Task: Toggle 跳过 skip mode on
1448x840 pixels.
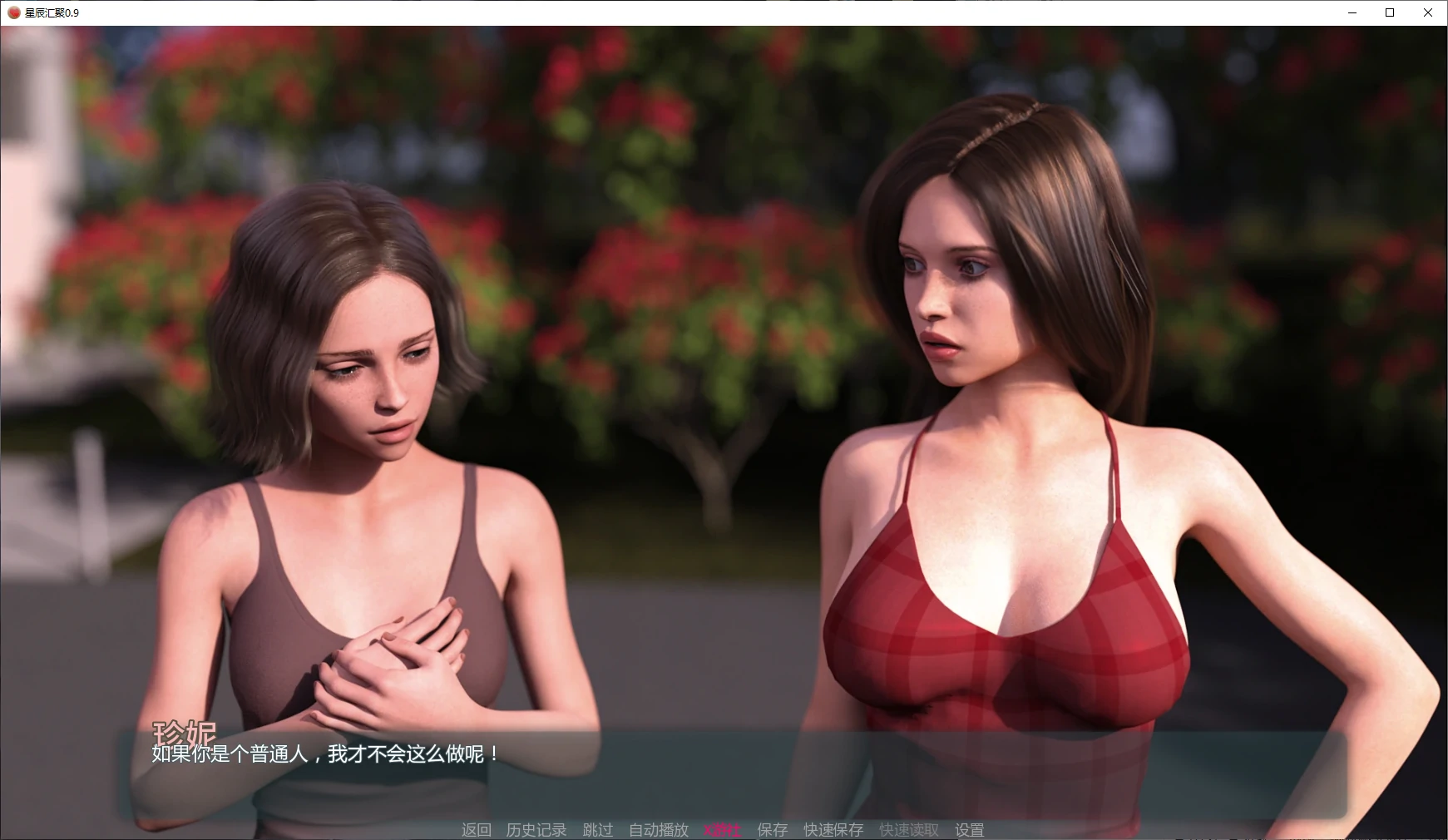Action: [x=596, y=829]
